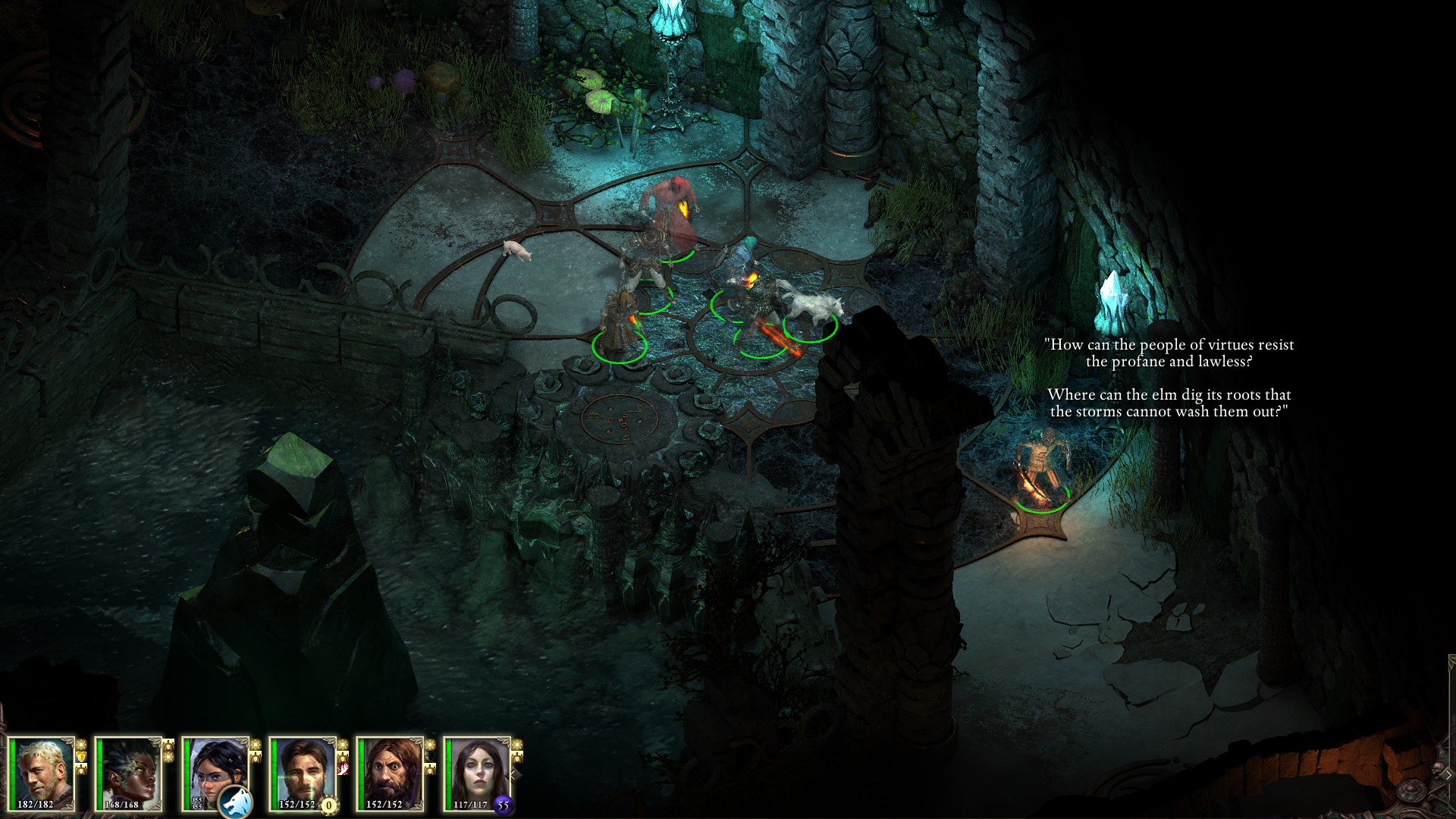This screenshot has width=1456, height=819.
Task: Click the red hand status effect icon
Action: pyautogui.click(x=343, y=769)
